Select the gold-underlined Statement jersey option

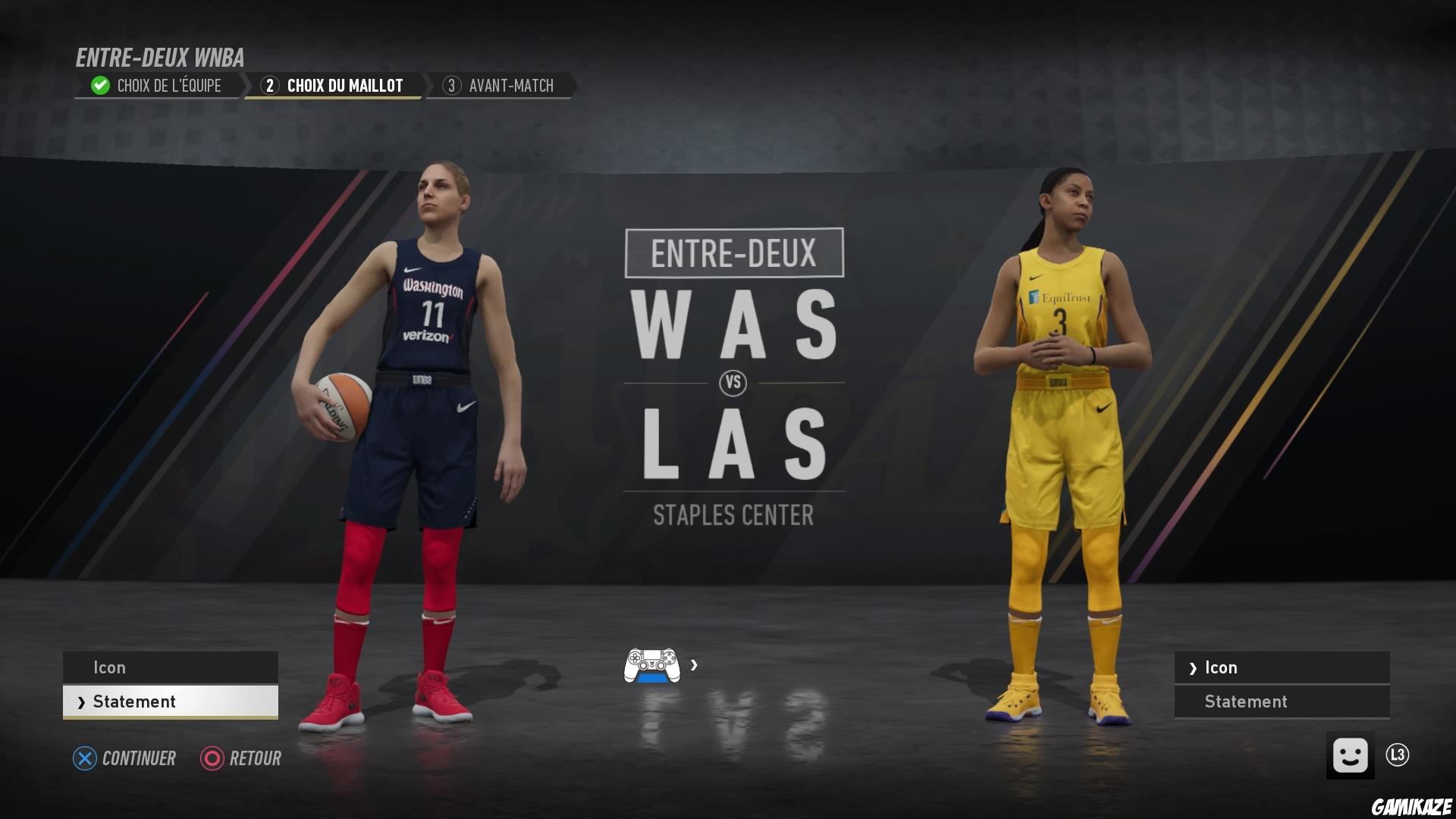coord(170,701)
